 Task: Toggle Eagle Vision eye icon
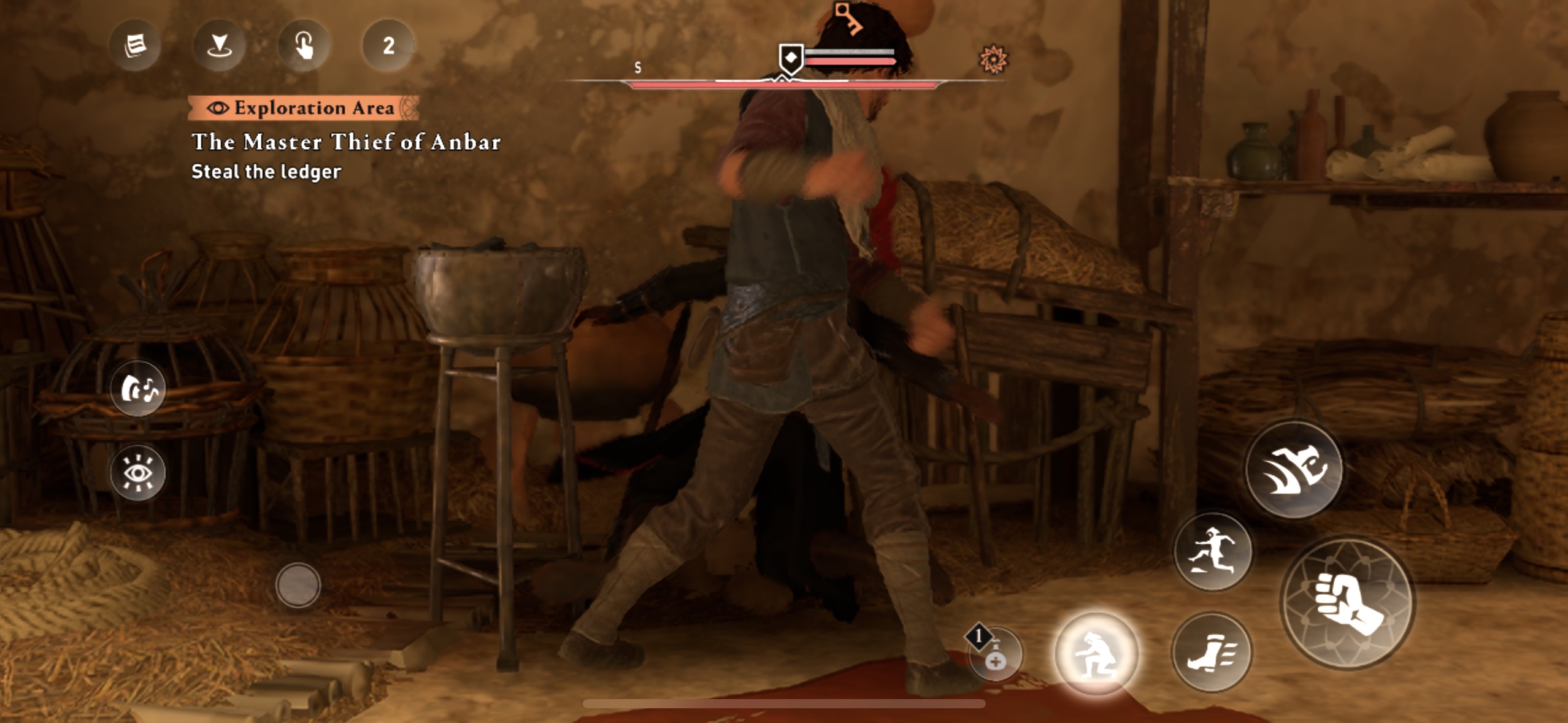(x=138, y=472)
